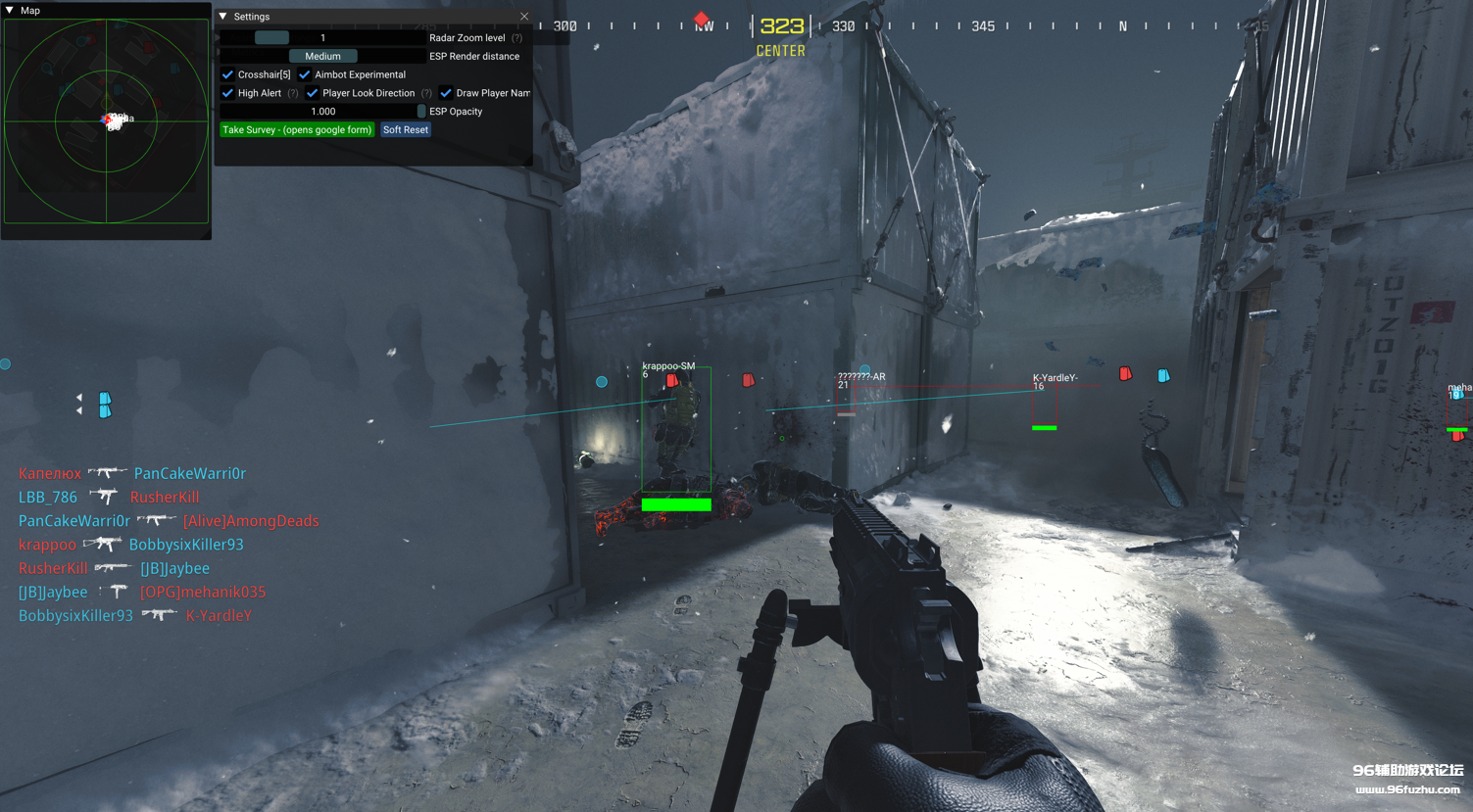Screen dimensions: 1473x812
Task: Click the help marker next to High Alert
Action: click(x=292, y=93)
